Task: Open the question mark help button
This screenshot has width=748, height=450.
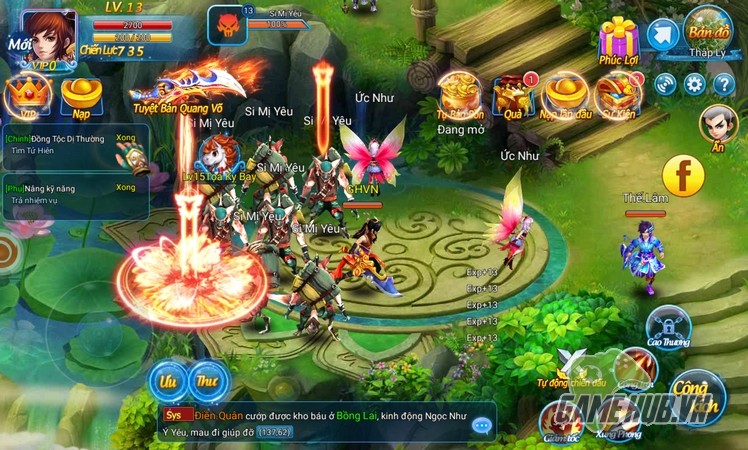Action: (x=724, y=84)
